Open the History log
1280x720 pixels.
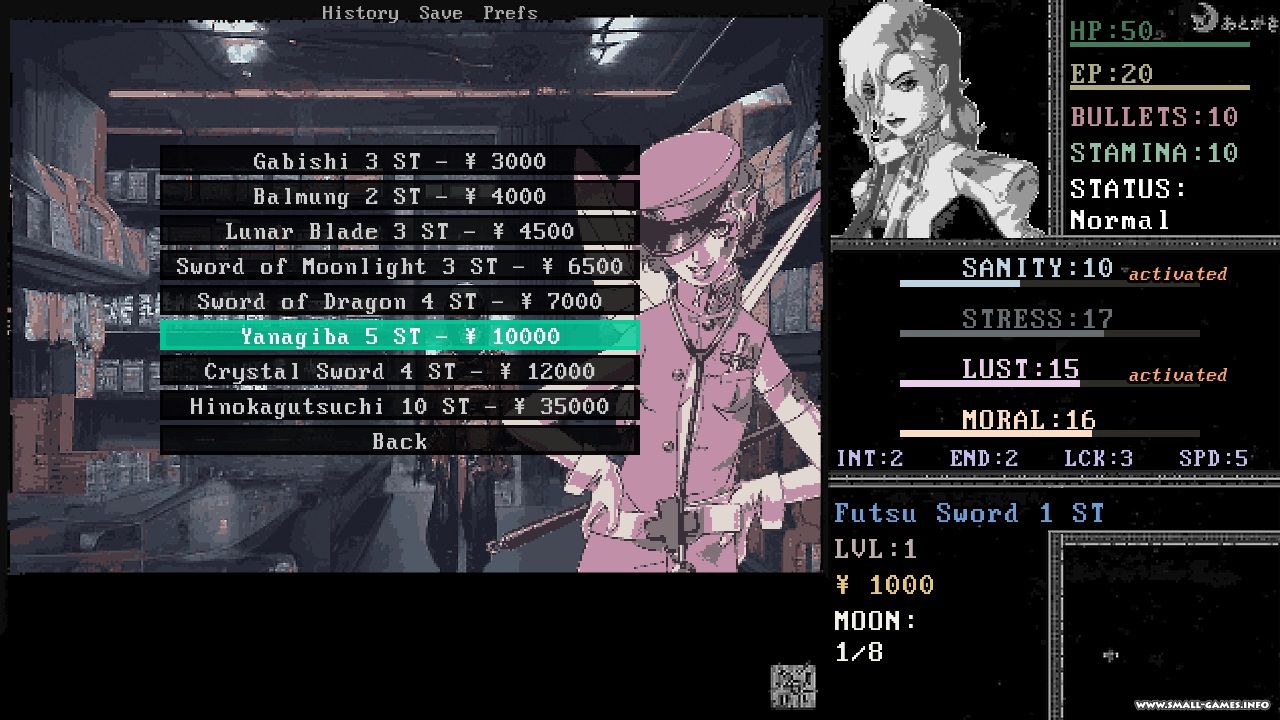pyautogui.click(x=360, y=13)
